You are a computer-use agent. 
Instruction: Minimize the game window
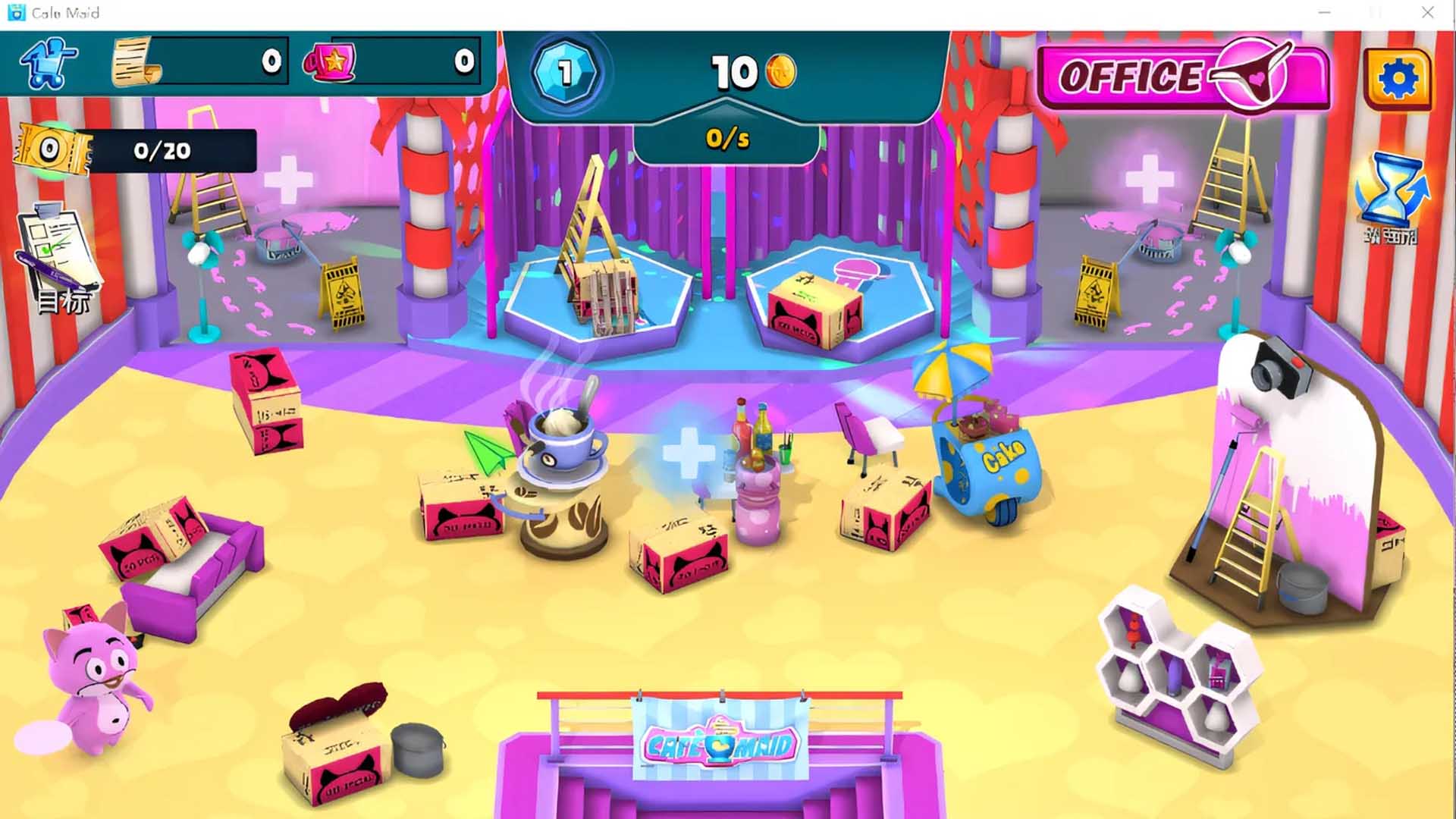(x=1324, y=13)
